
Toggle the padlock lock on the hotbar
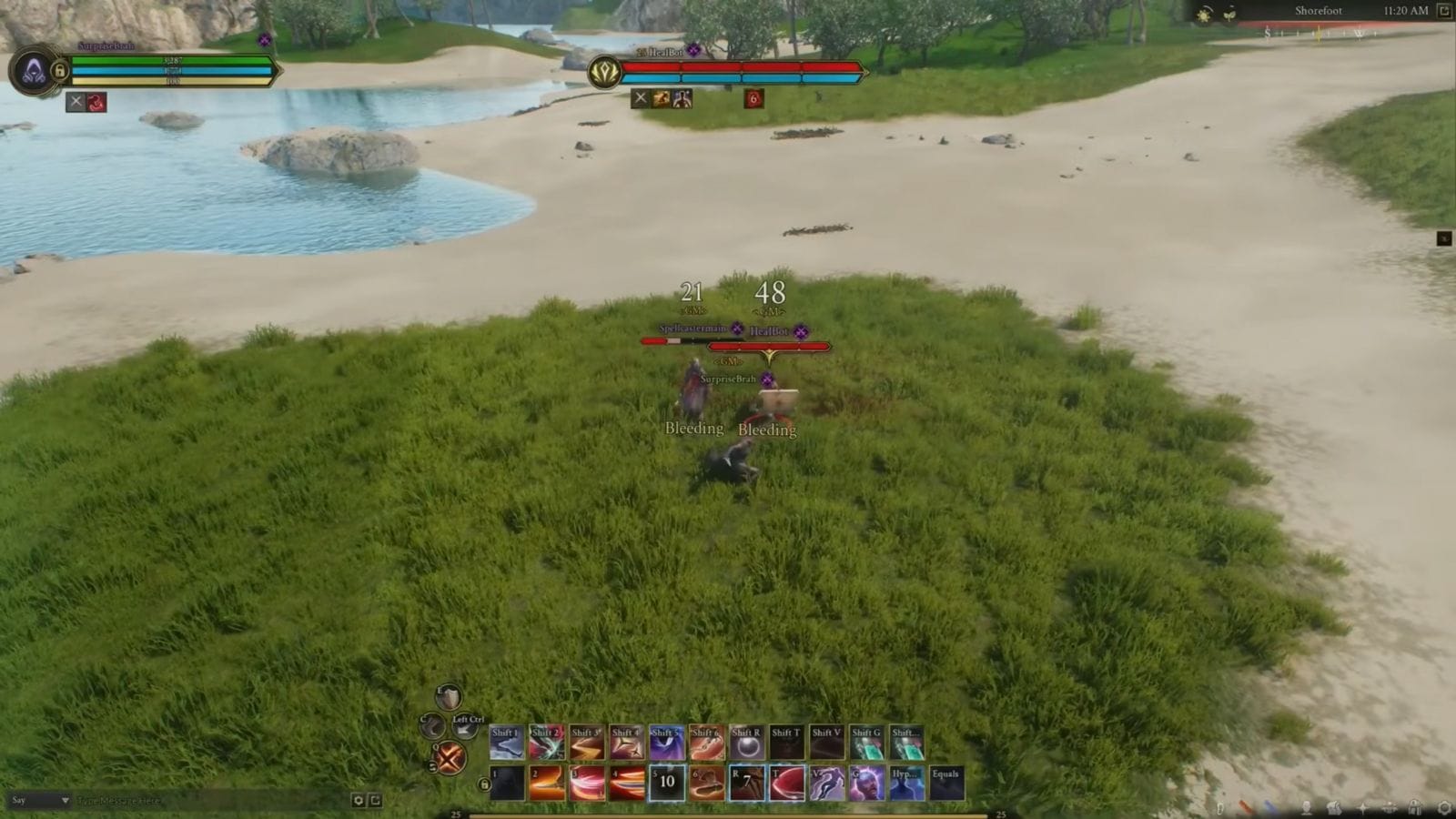pyautogui.click(x=485, y=784)
